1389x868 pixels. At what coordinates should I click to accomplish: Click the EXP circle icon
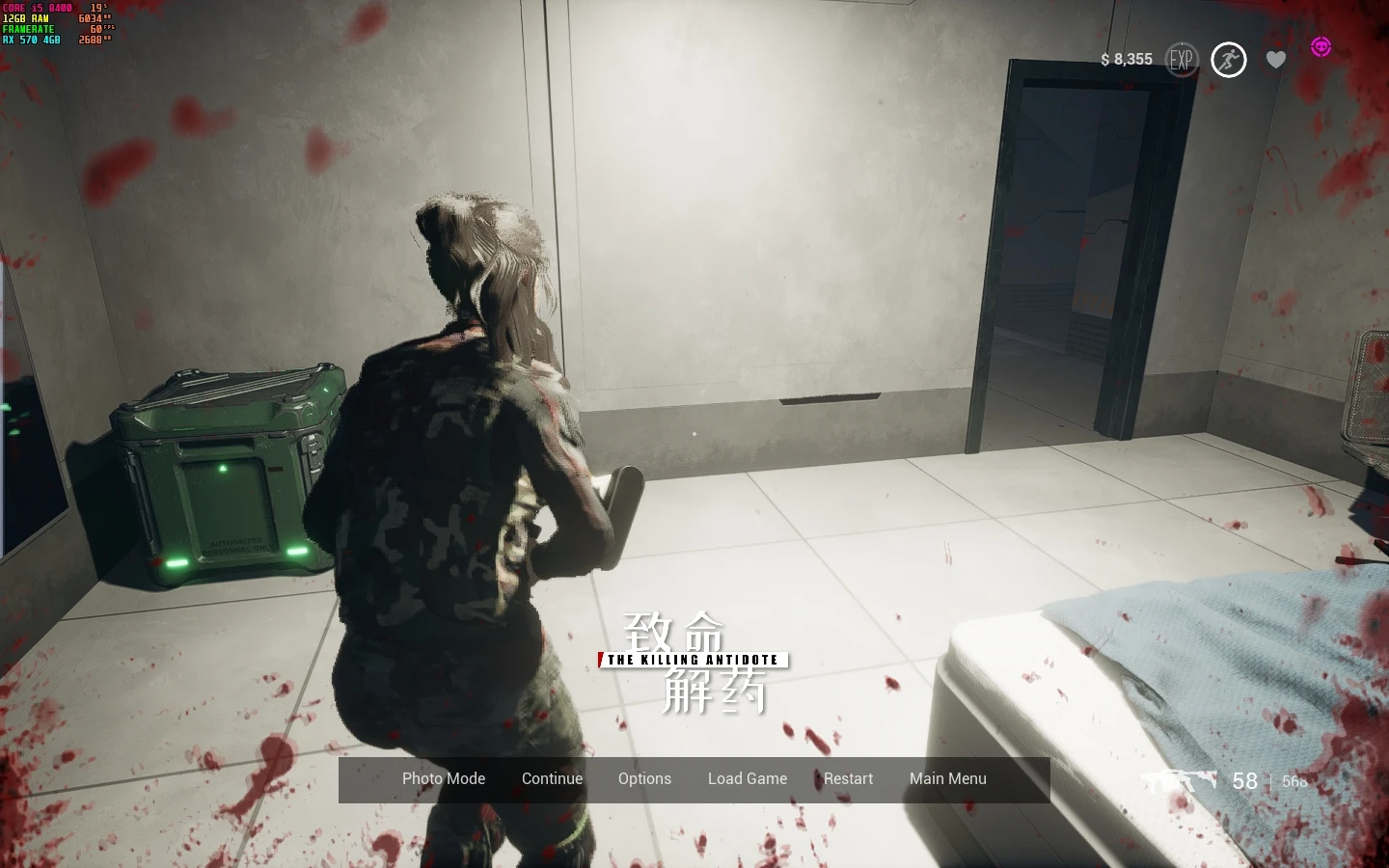[x=1181, y=60]
